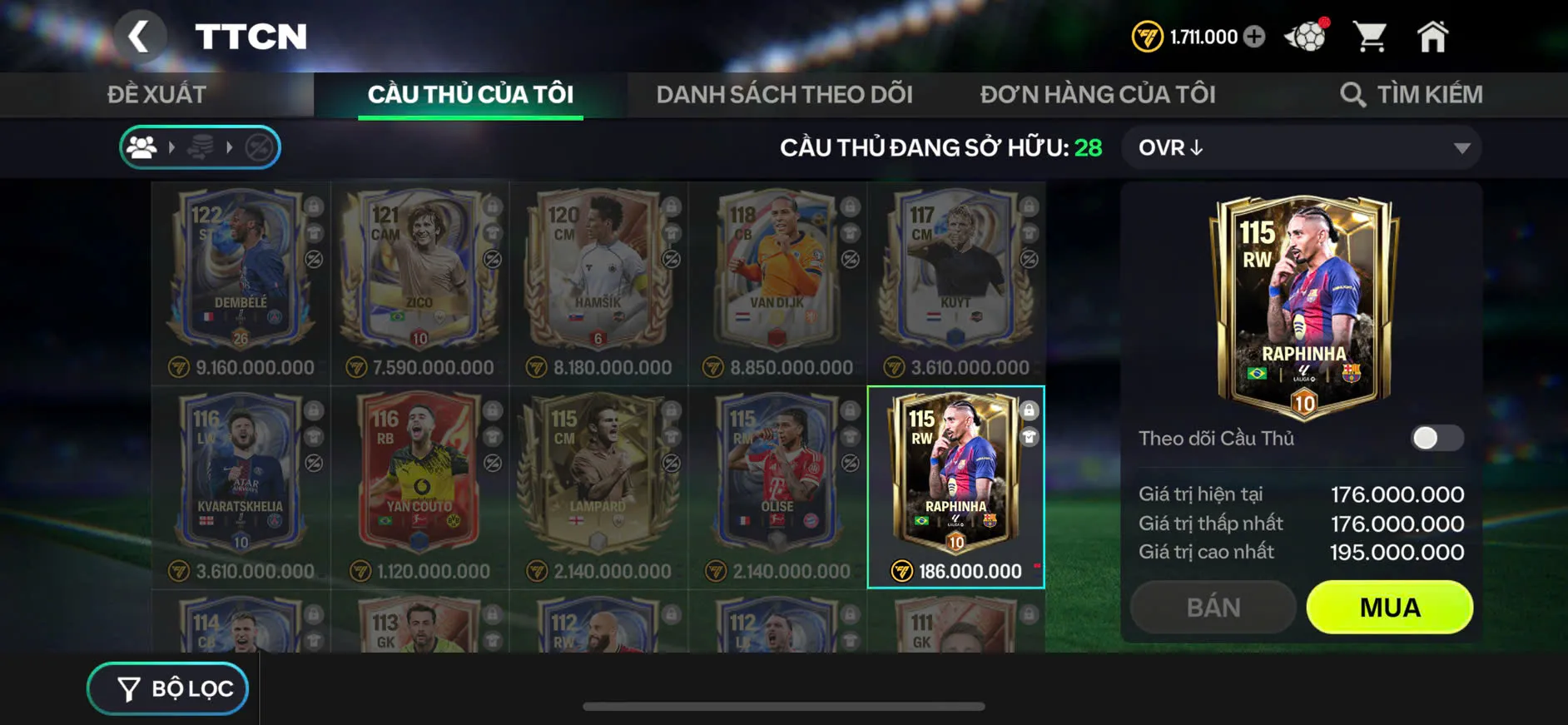Open the home screen via house icon
Image resolution: width=1568 pixels, height=725 pixels.
tap(1433, 35)
